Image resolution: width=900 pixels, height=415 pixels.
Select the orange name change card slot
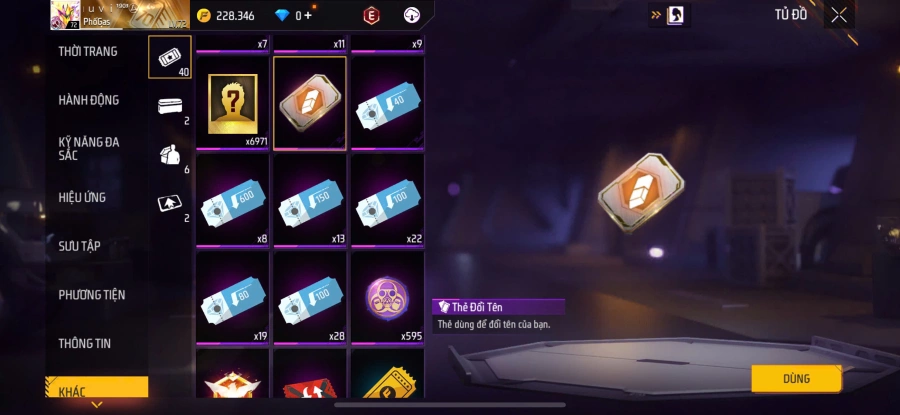coord(310,104)
